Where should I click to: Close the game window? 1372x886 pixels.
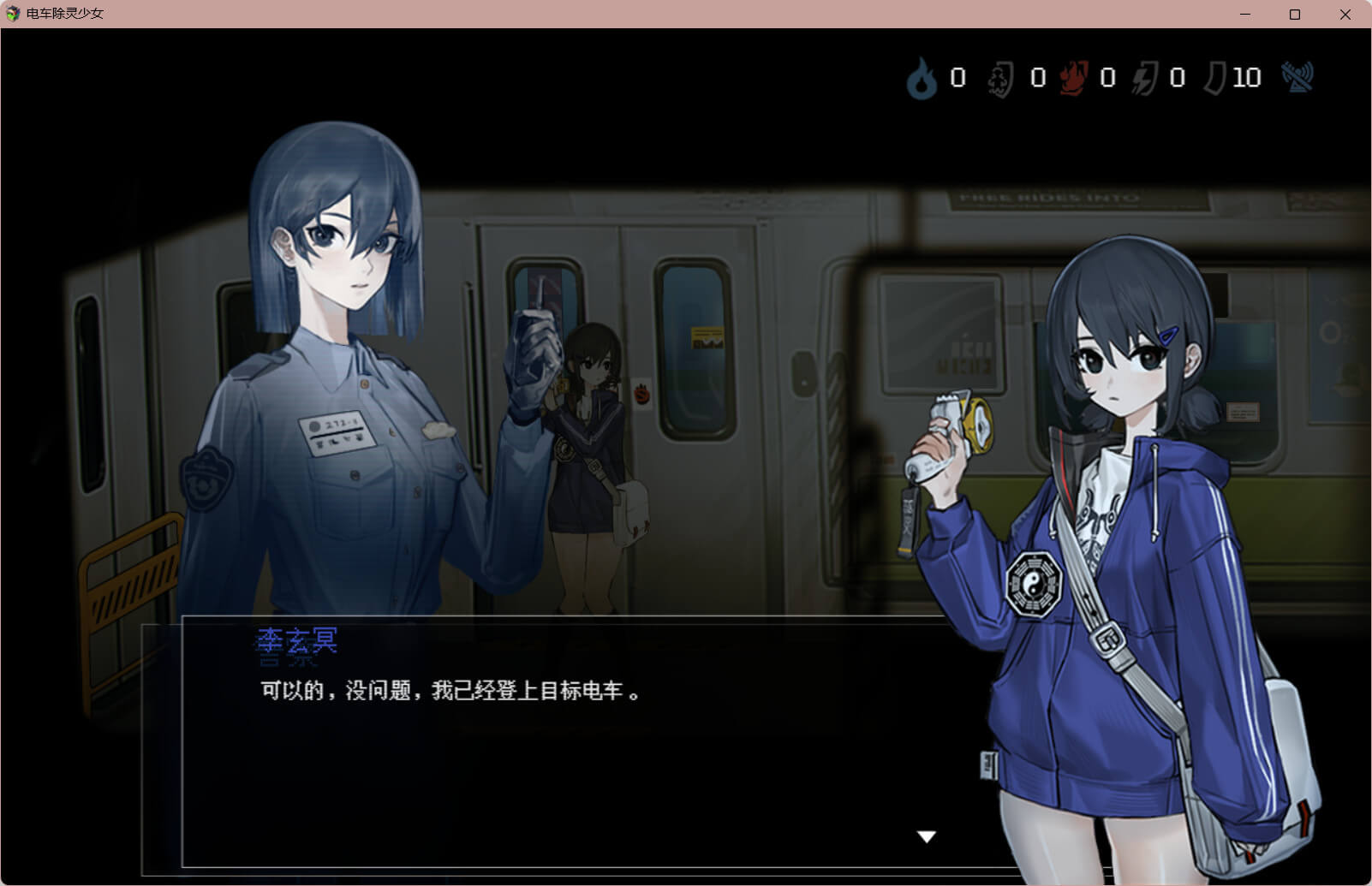(x=1345, y=15)
